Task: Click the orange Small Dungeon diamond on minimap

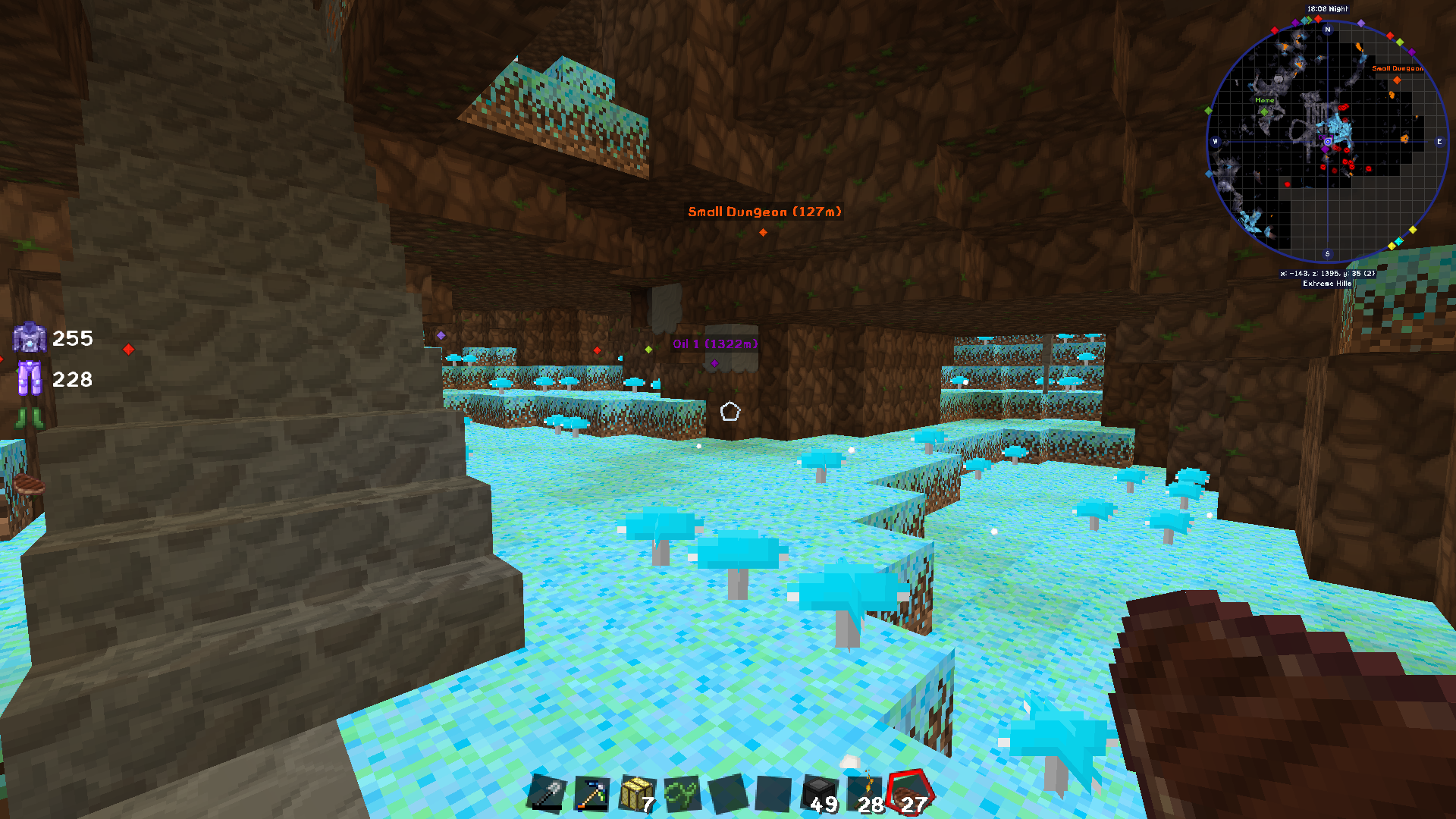Action: click(x=1398, y=81)
